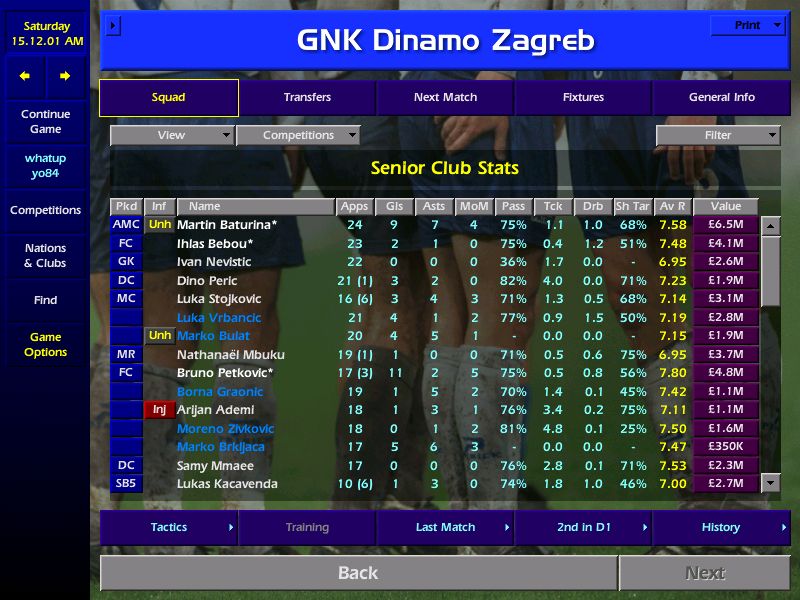Select player Martin Baturina in the list
The height and width of the screenshot is (600, 800).
point(227,225)
